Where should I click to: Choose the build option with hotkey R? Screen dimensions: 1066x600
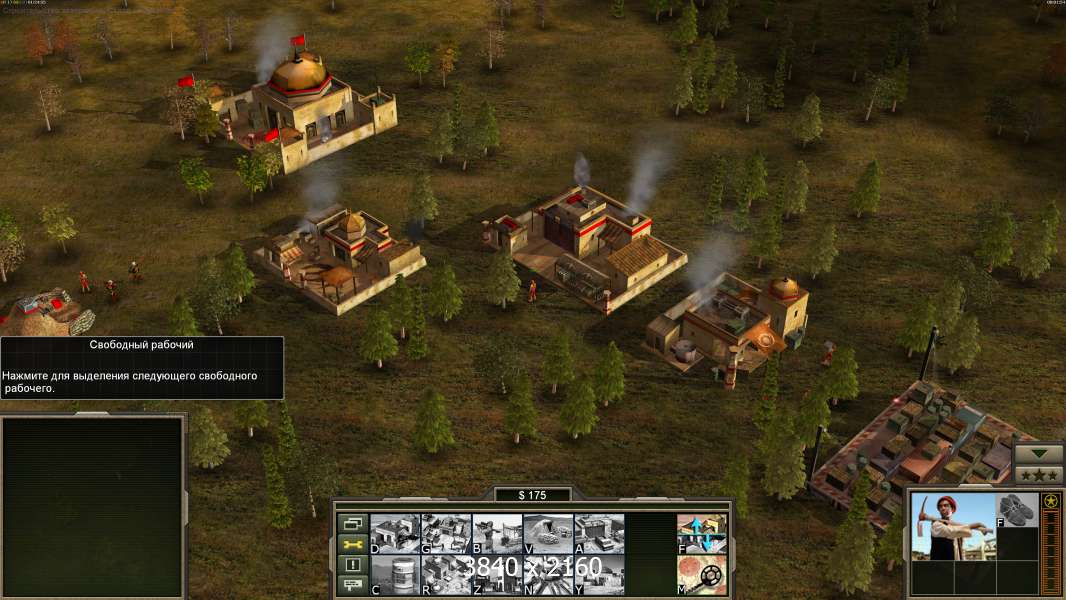point(446,574)
